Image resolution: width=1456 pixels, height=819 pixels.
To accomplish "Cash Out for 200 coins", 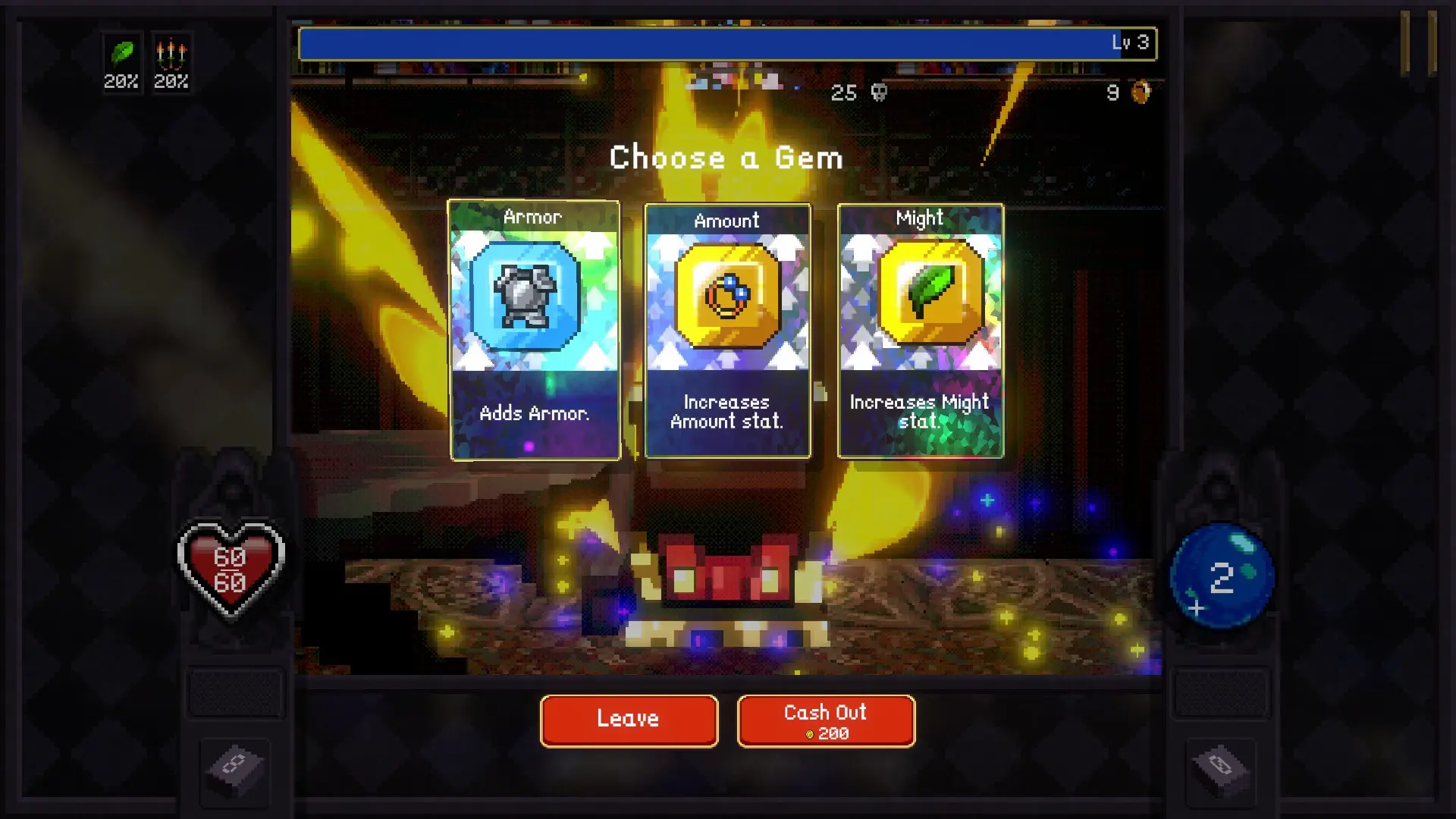I will pyautogui.click(x=825, y=720).
